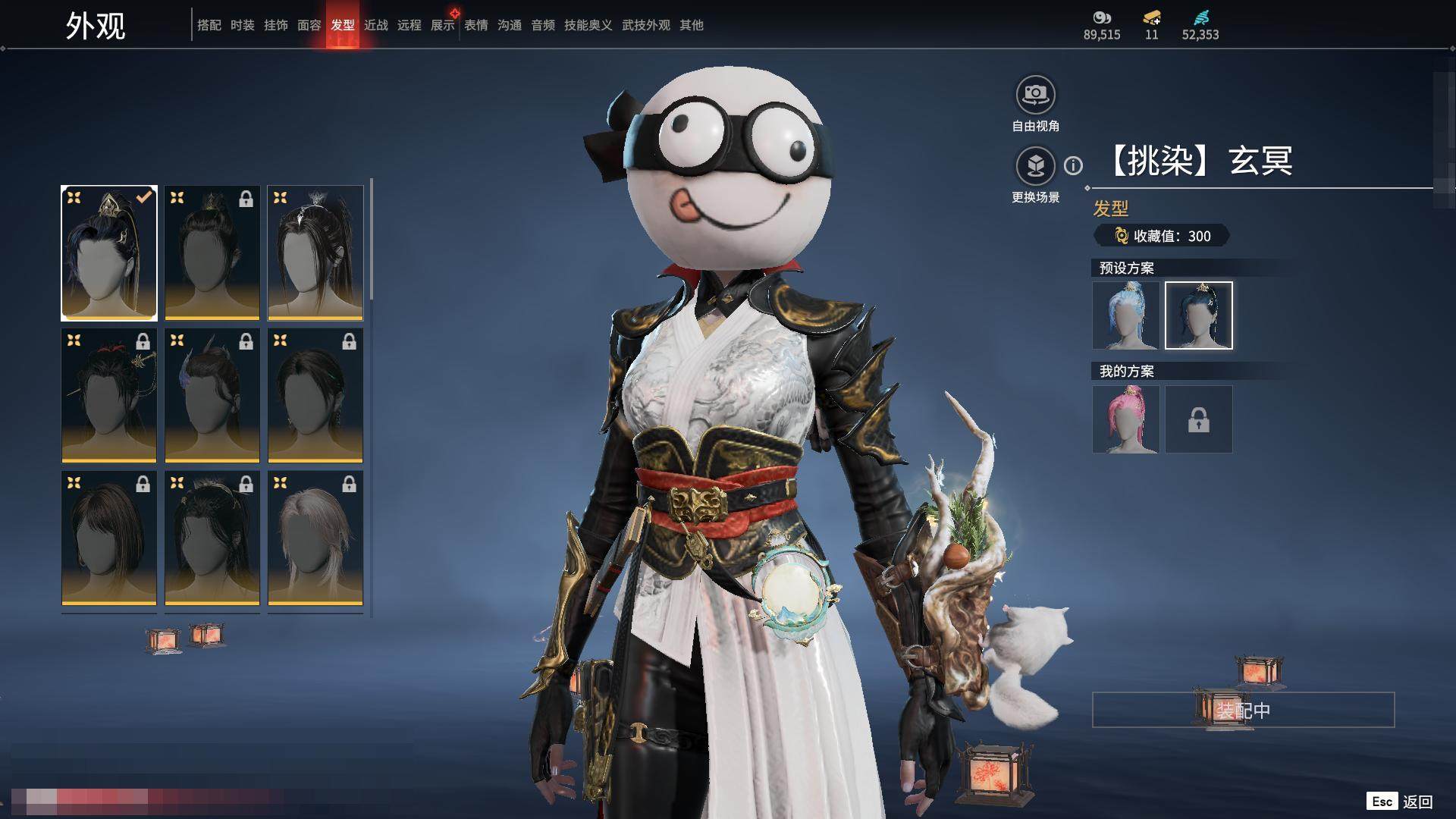
Task: Open the 其他 tab
Action: [692, 25]
